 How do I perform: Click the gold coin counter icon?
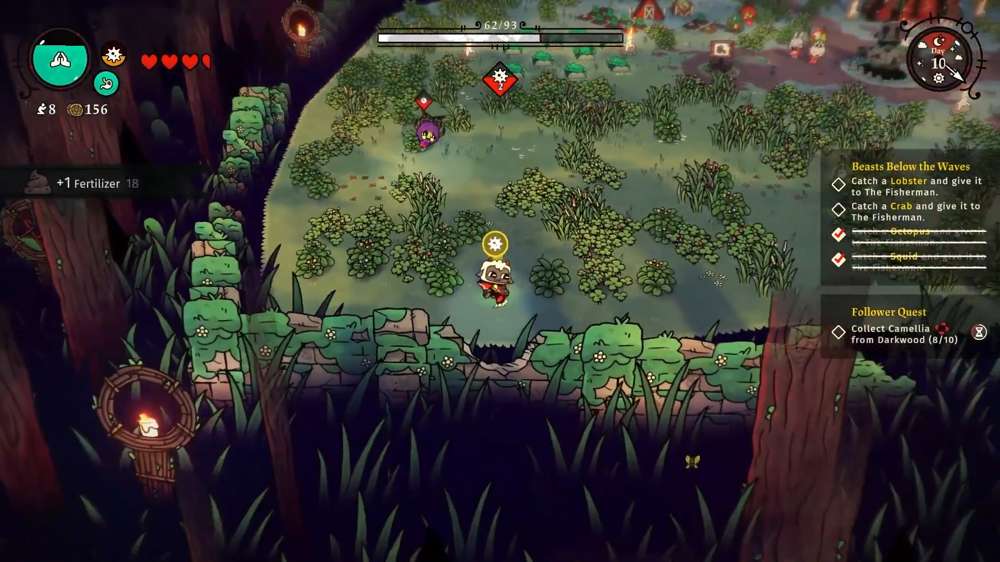tap(75, 110)
